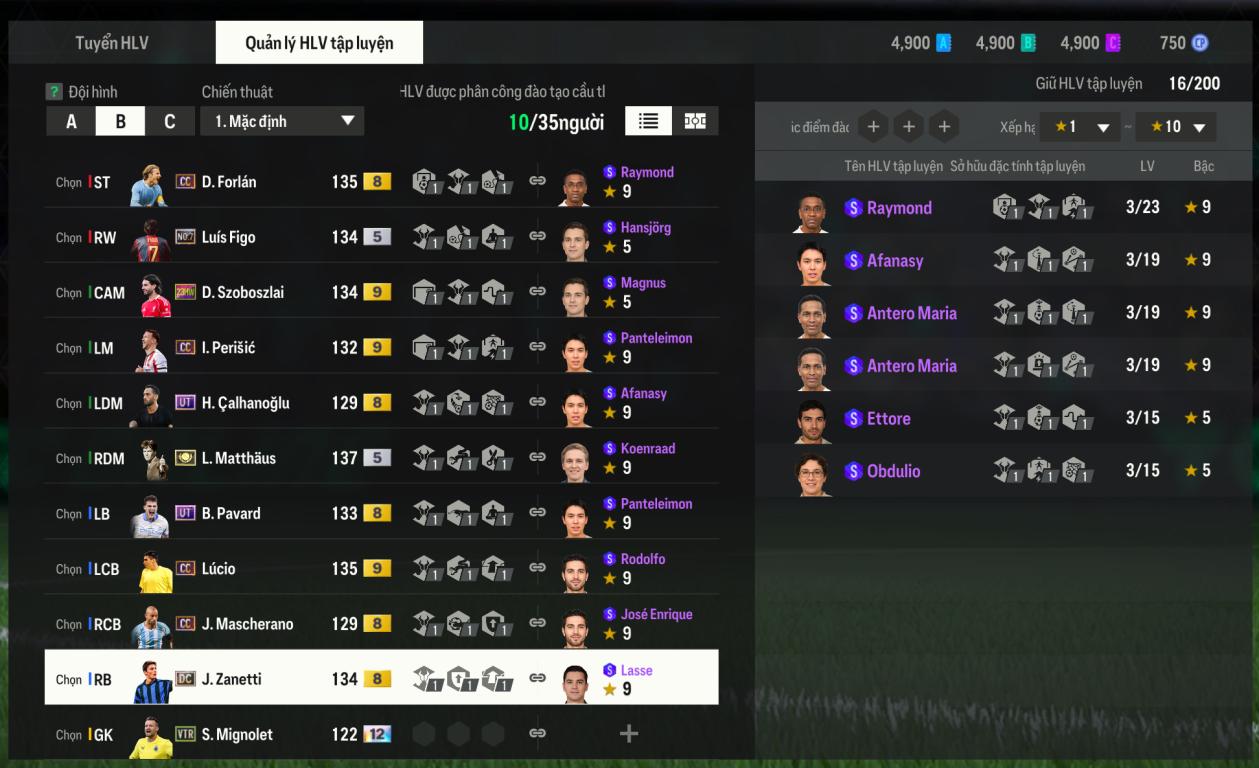1259x768 pixels.
Task: Switch to the Tuyển HLV tab
Action: [112, 43]
